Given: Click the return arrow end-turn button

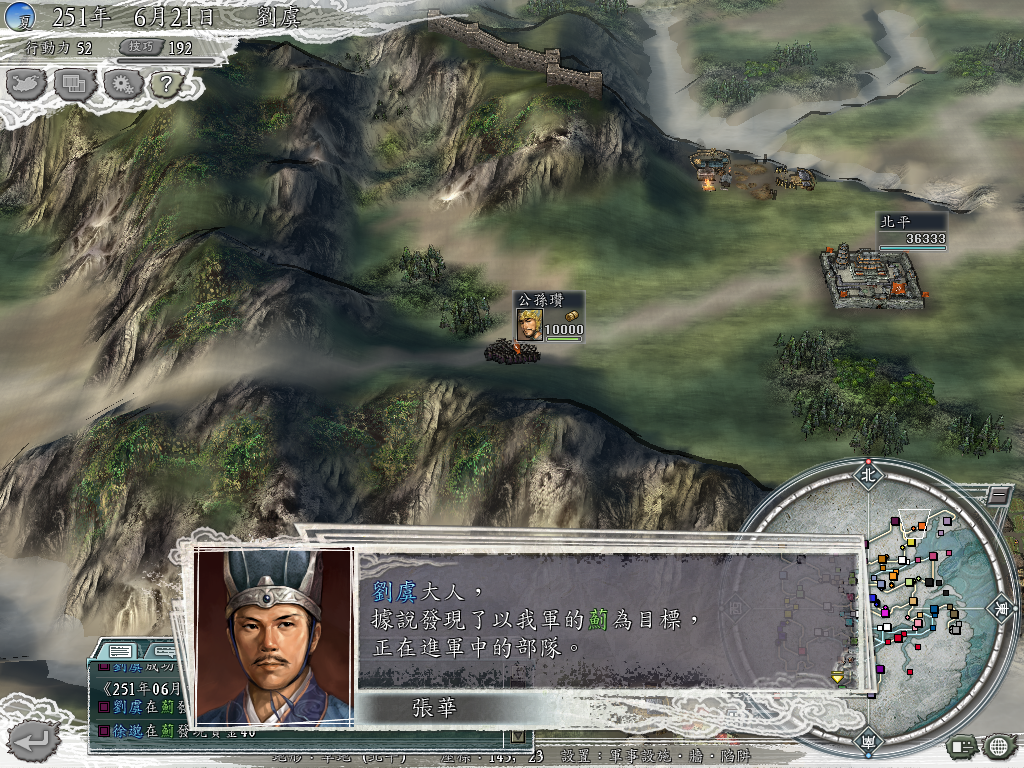Looking at the screenshot, I should [x=31, y=741].
